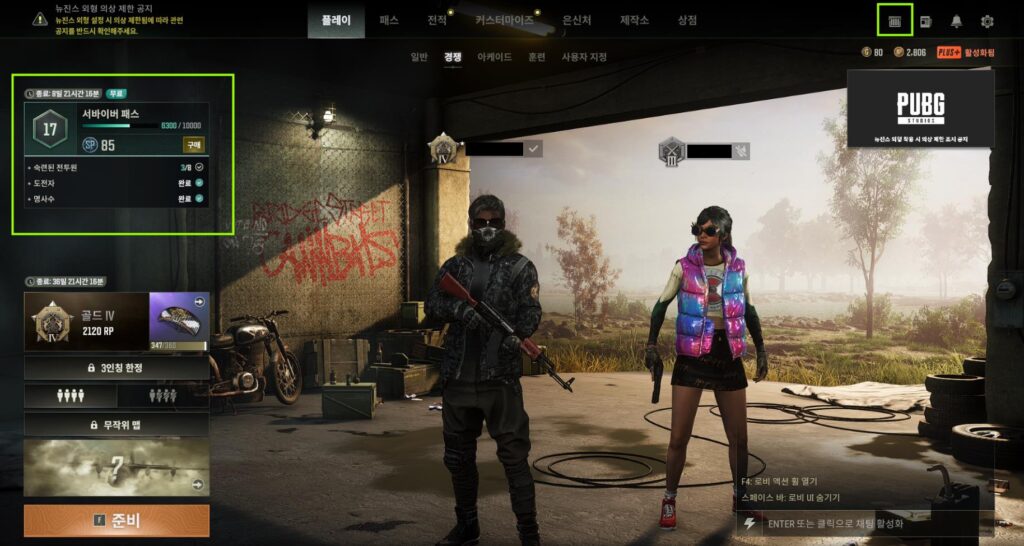Select the 제작소 workshop tab
The width and height of the screenshot is (1024, 546).
pos(635,20)
